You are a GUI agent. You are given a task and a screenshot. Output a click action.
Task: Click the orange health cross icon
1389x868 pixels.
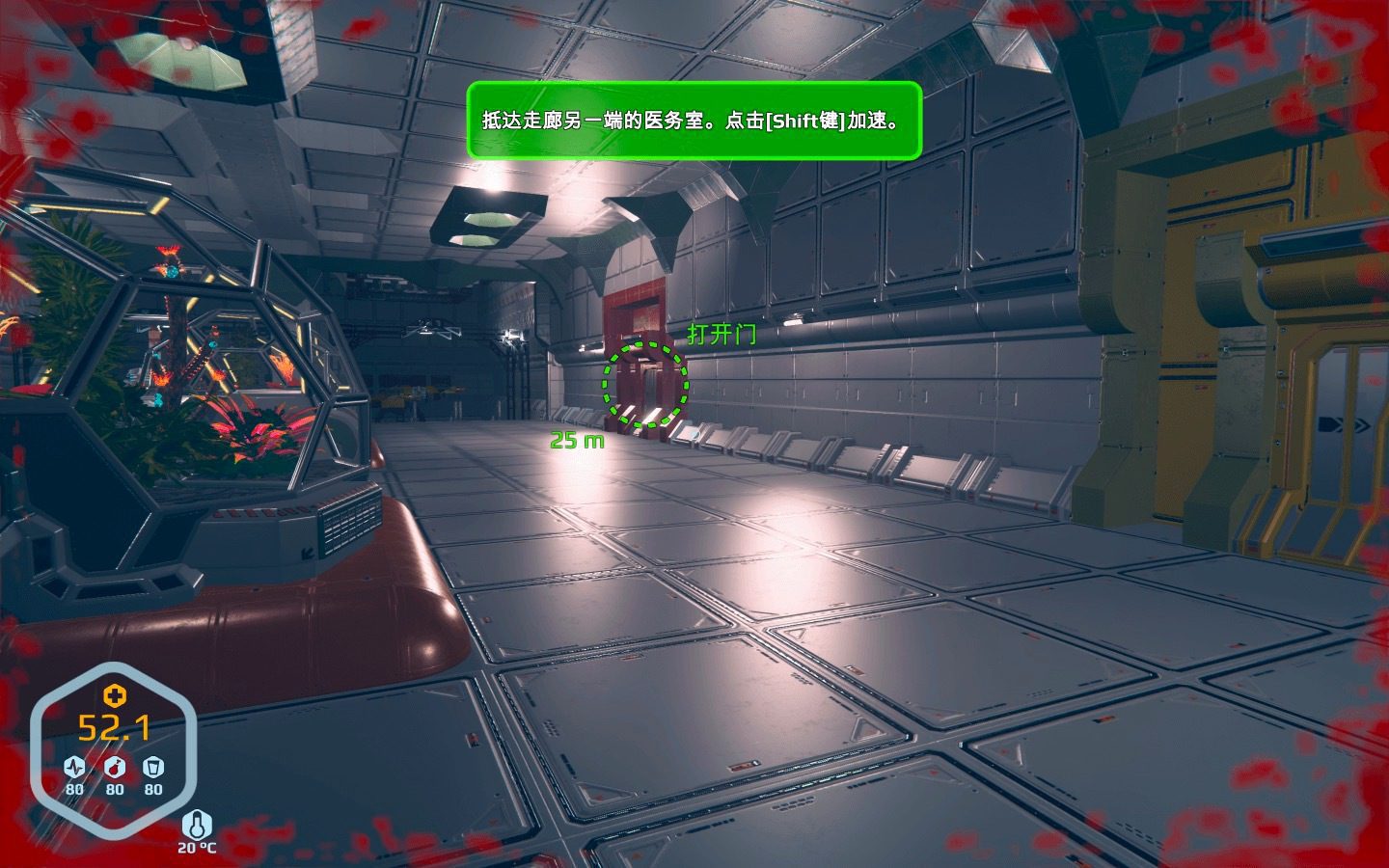coord(115,695)
